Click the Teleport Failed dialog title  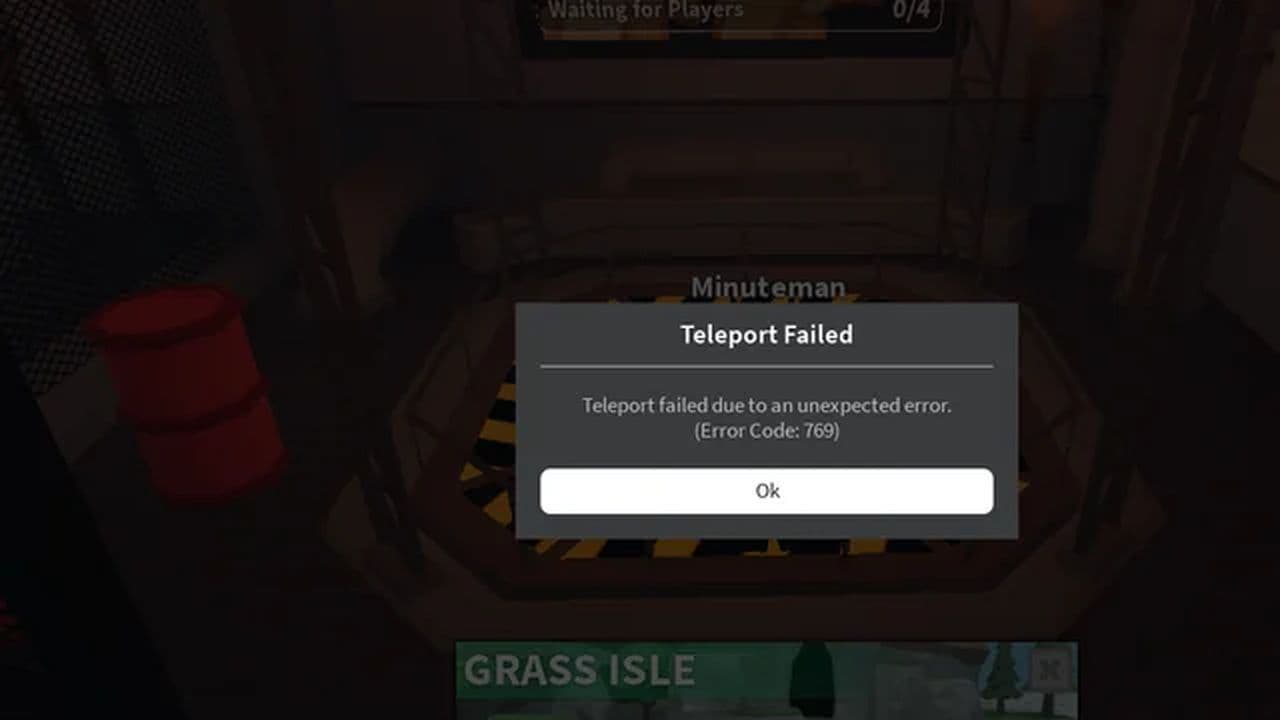pyautogui.click(x=766, y=335)
